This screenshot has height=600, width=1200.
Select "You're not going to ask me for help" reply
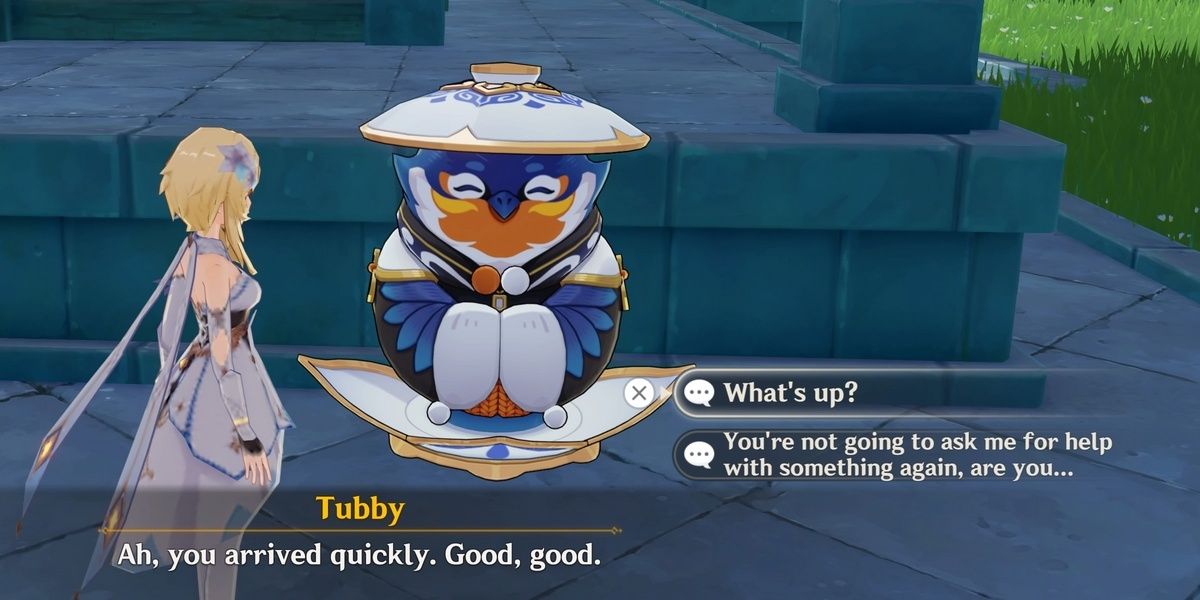pos(915,455)
